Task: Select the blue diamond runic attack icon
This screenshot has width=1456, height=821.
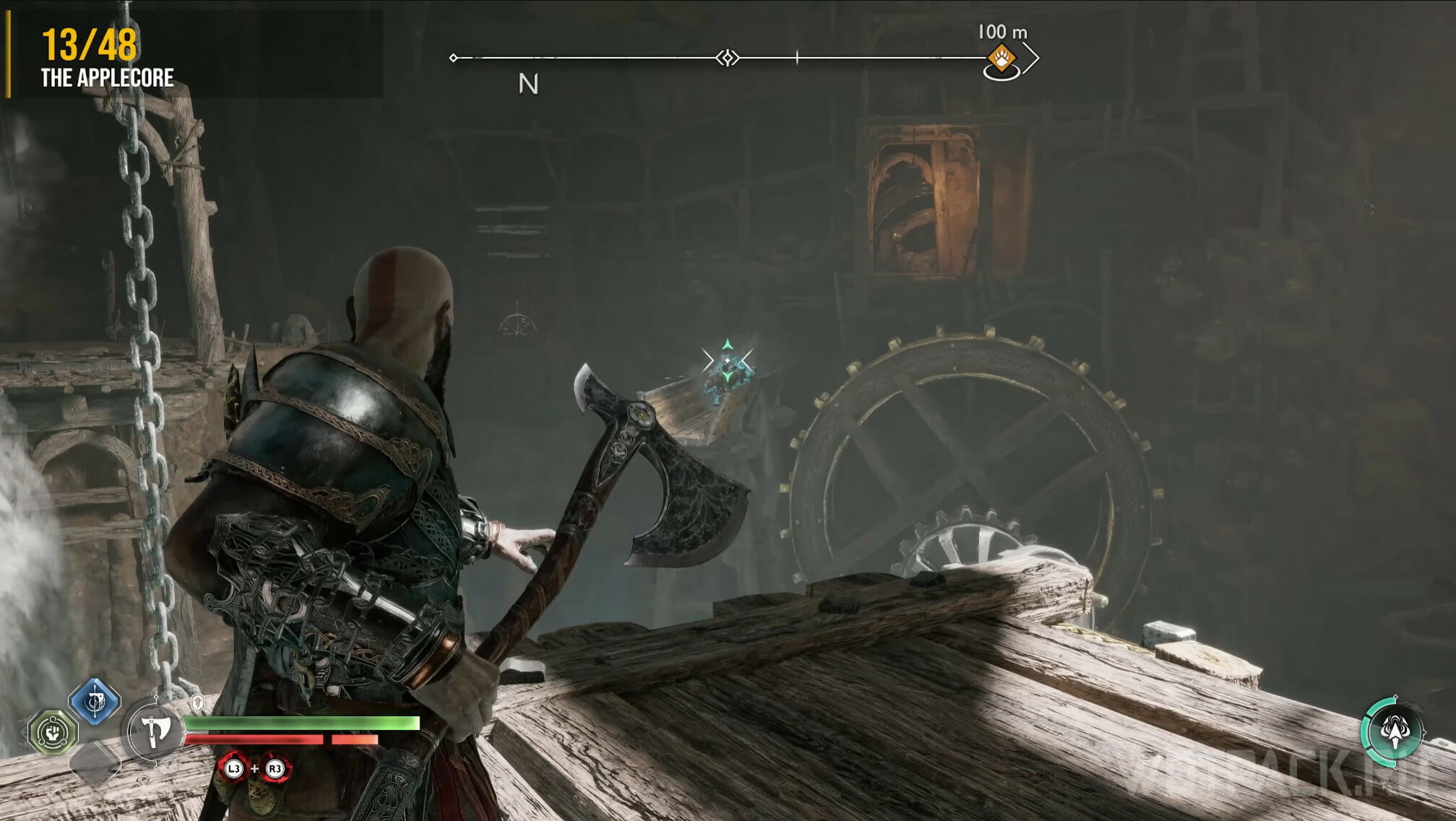Action: point(95,701)
